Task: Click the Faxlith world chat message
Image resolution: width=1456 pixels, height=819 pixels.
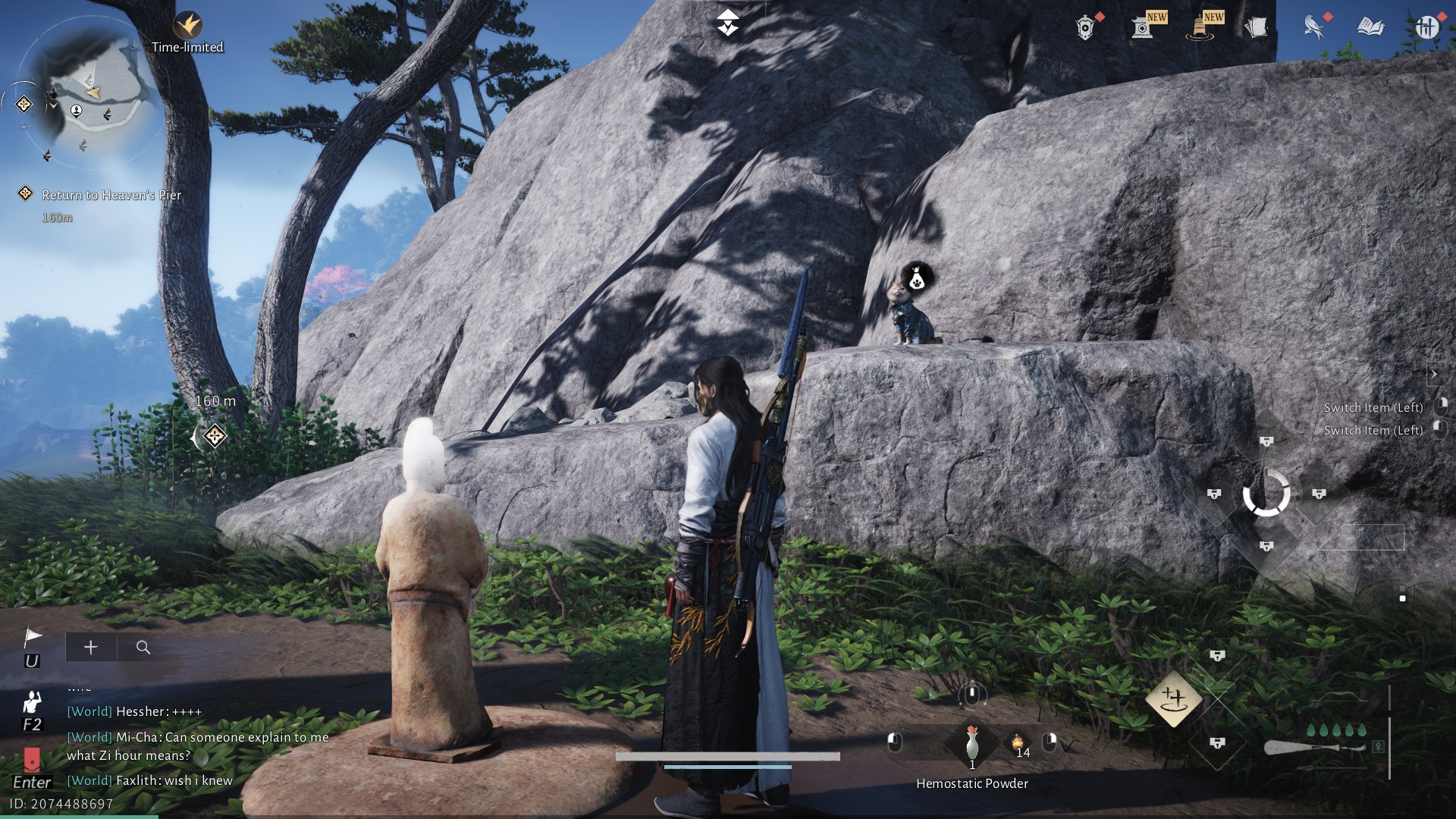Action: tap(149, 780)
